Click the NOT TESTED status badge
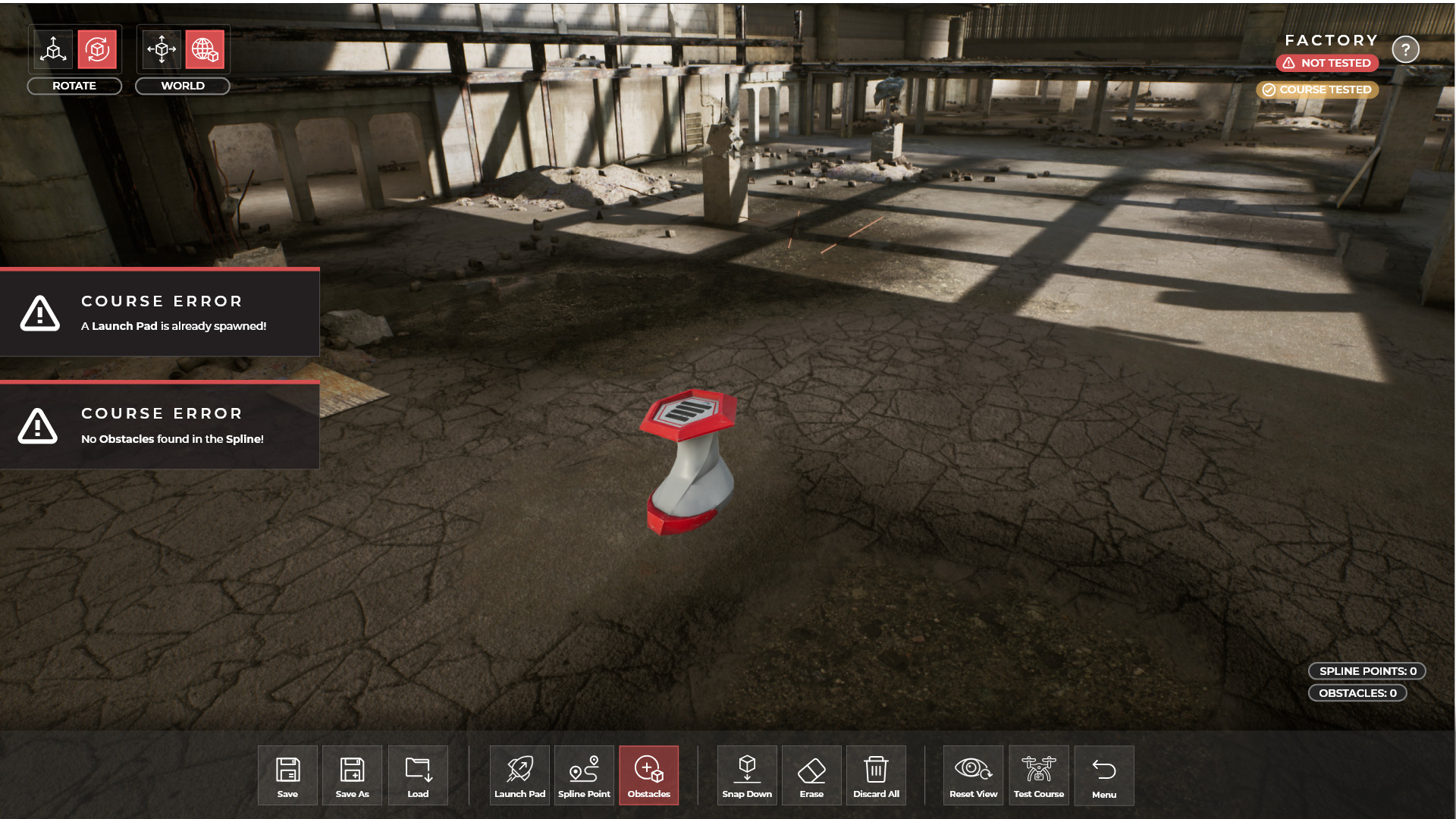 pyautogui.click(x=1326, y=63)
